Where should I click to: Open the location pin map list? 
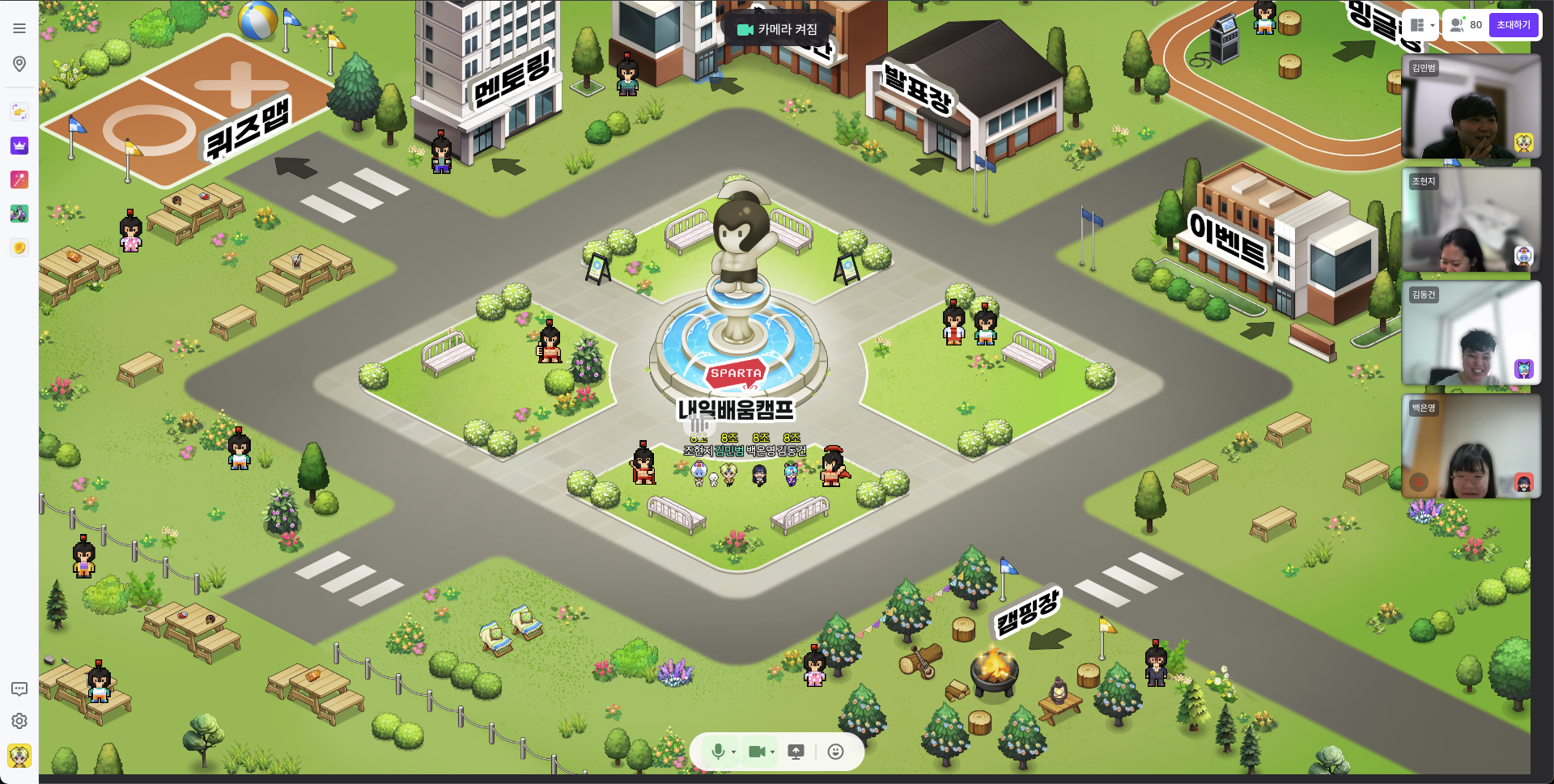point(19,64)
